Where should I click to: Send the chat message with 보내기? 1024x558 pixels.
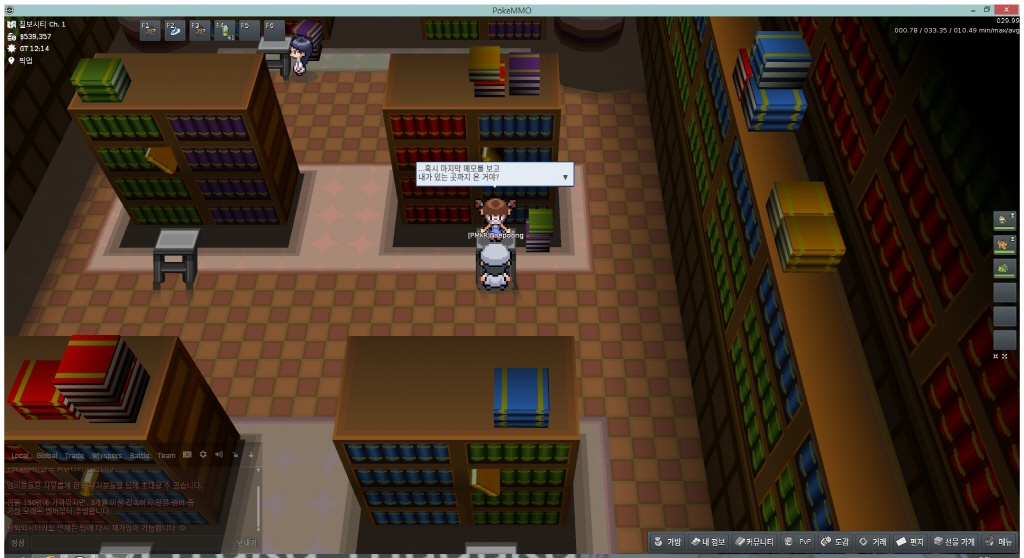246,542
